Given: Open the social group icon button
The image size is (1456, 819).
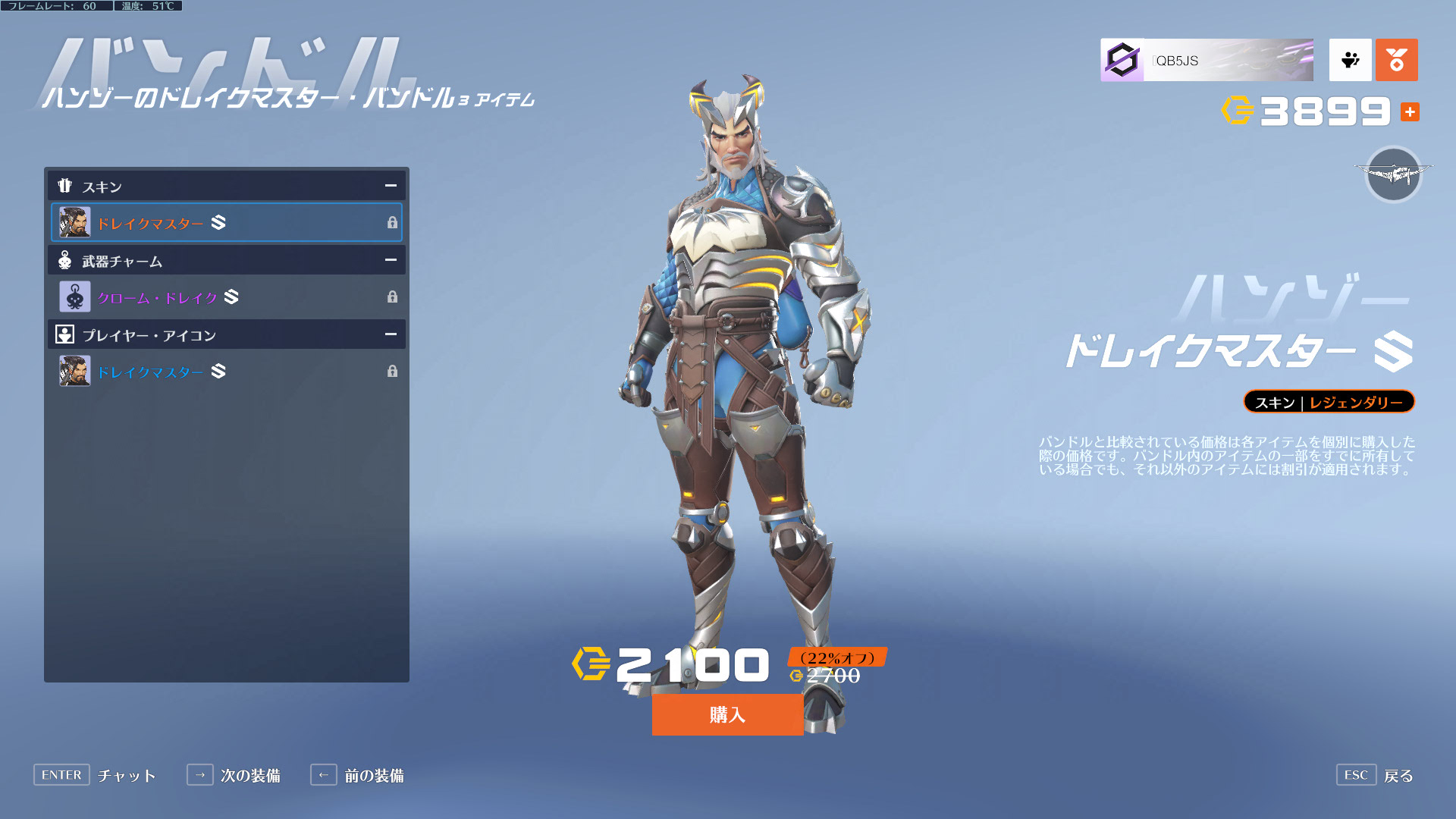Looking at the screenshot, I should 1350,61.
